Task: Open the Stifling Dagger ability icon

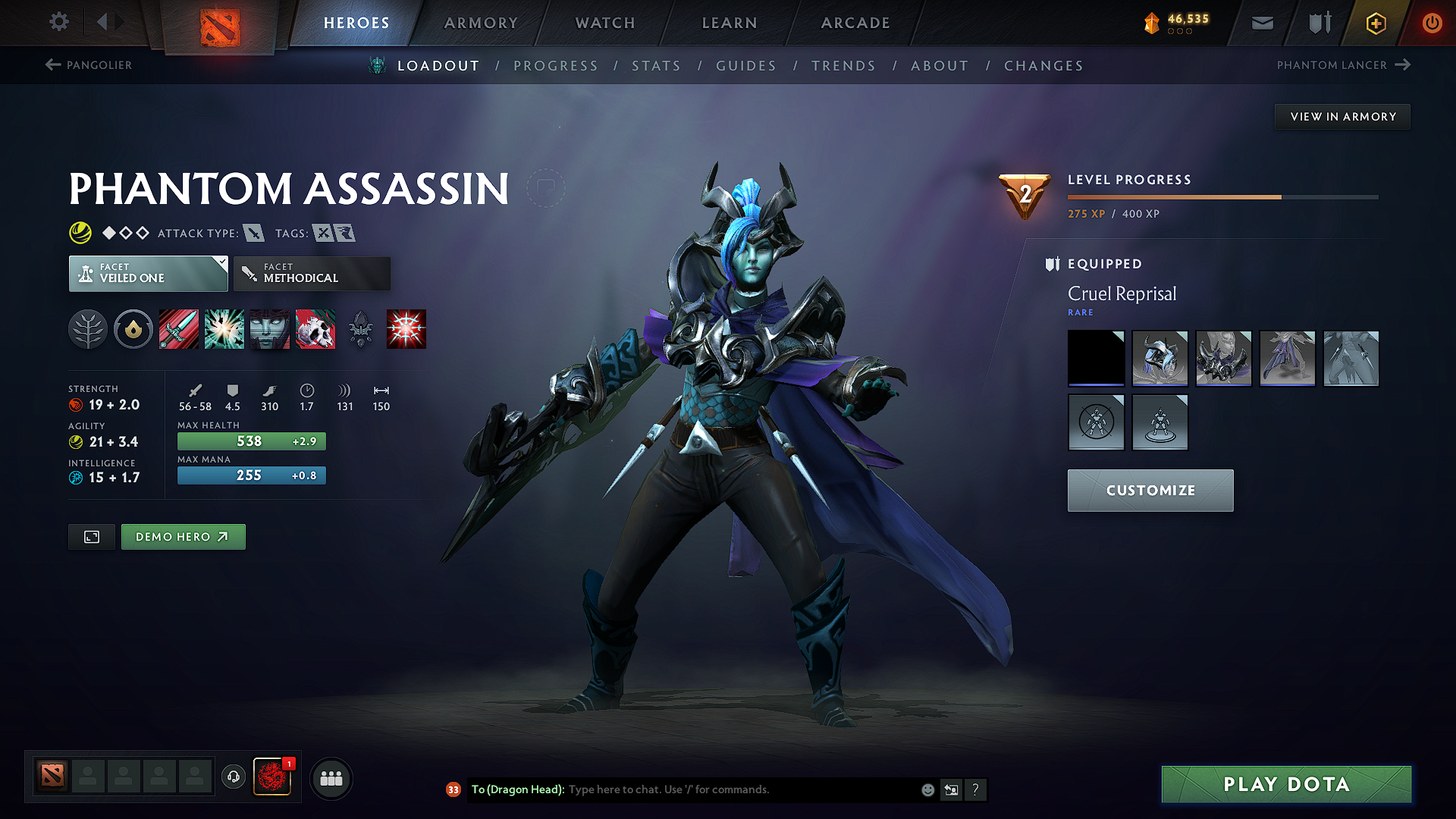Action: (179, 328)
